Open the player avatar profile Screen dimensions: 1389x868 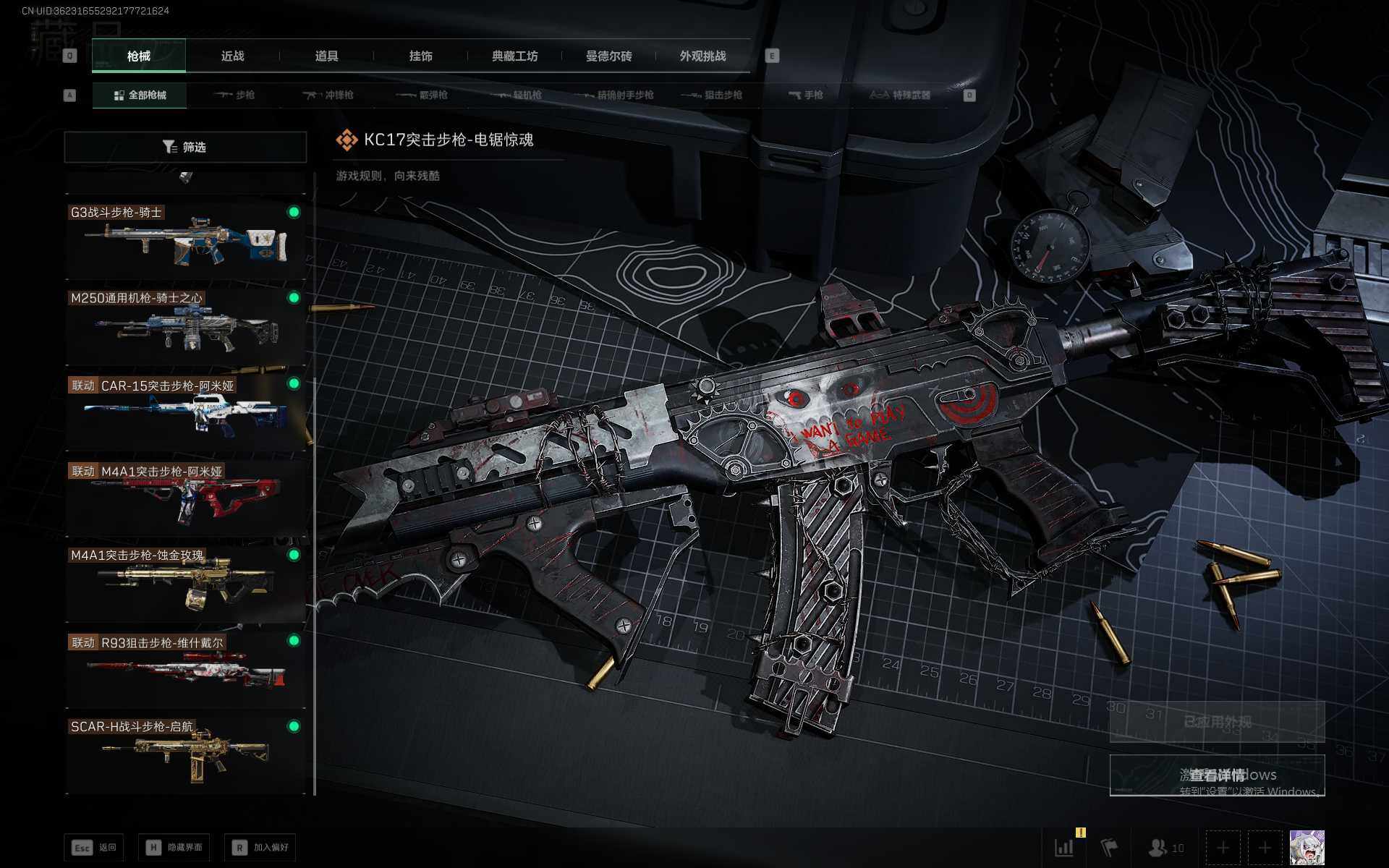click(1307, 847)
